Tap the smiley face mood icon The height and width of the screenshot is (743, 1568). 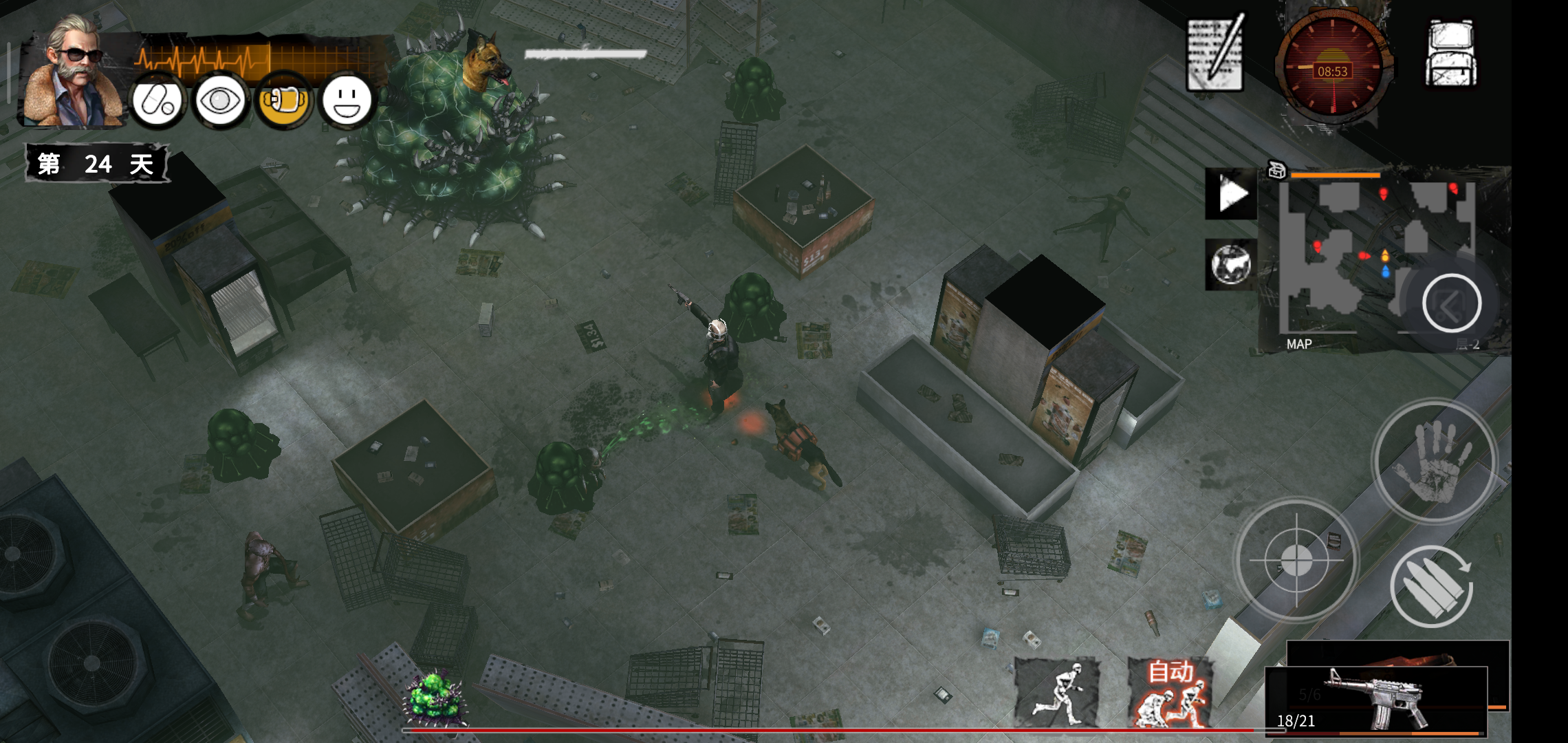coord(347,102)
